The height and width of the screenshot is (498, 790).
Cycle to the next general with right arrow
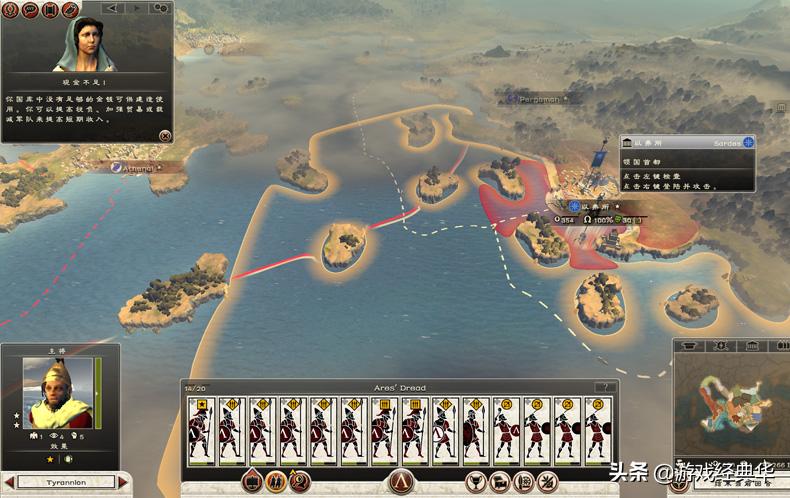pyautogui.click(x=123, y=482)
